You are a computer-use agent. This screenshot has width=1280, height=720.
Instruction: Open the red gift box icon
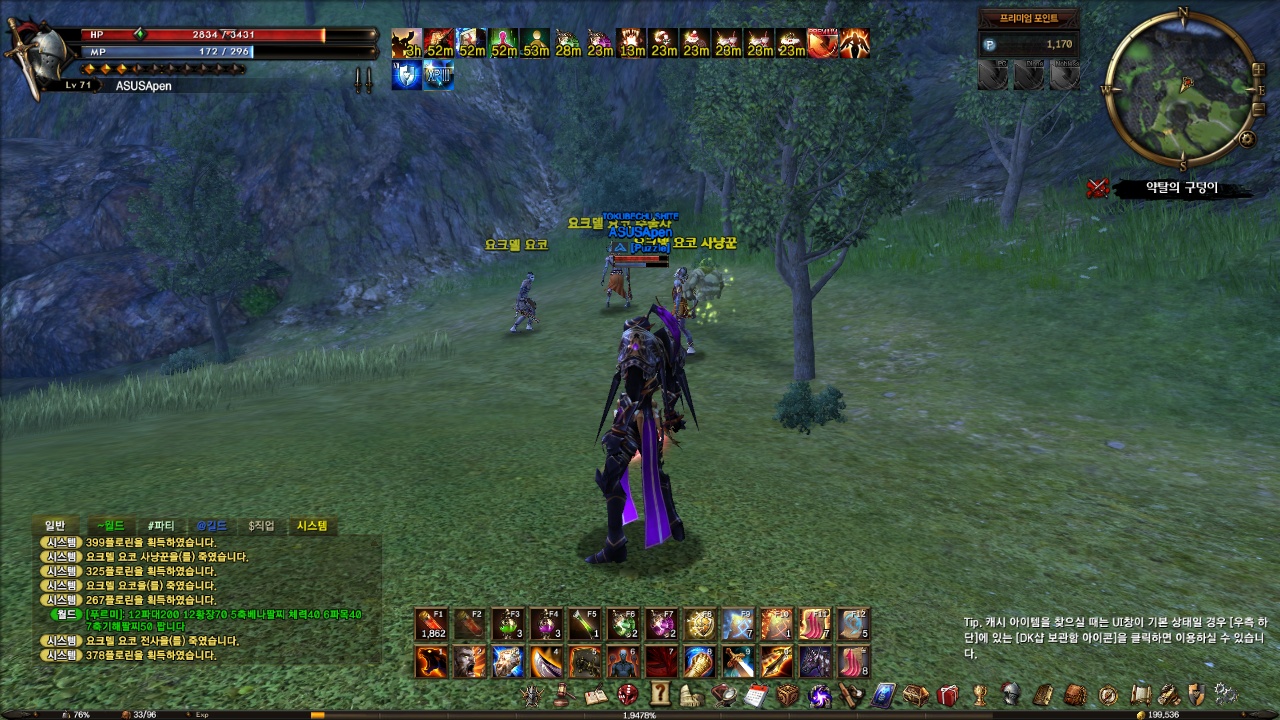(x=948, y=694)
